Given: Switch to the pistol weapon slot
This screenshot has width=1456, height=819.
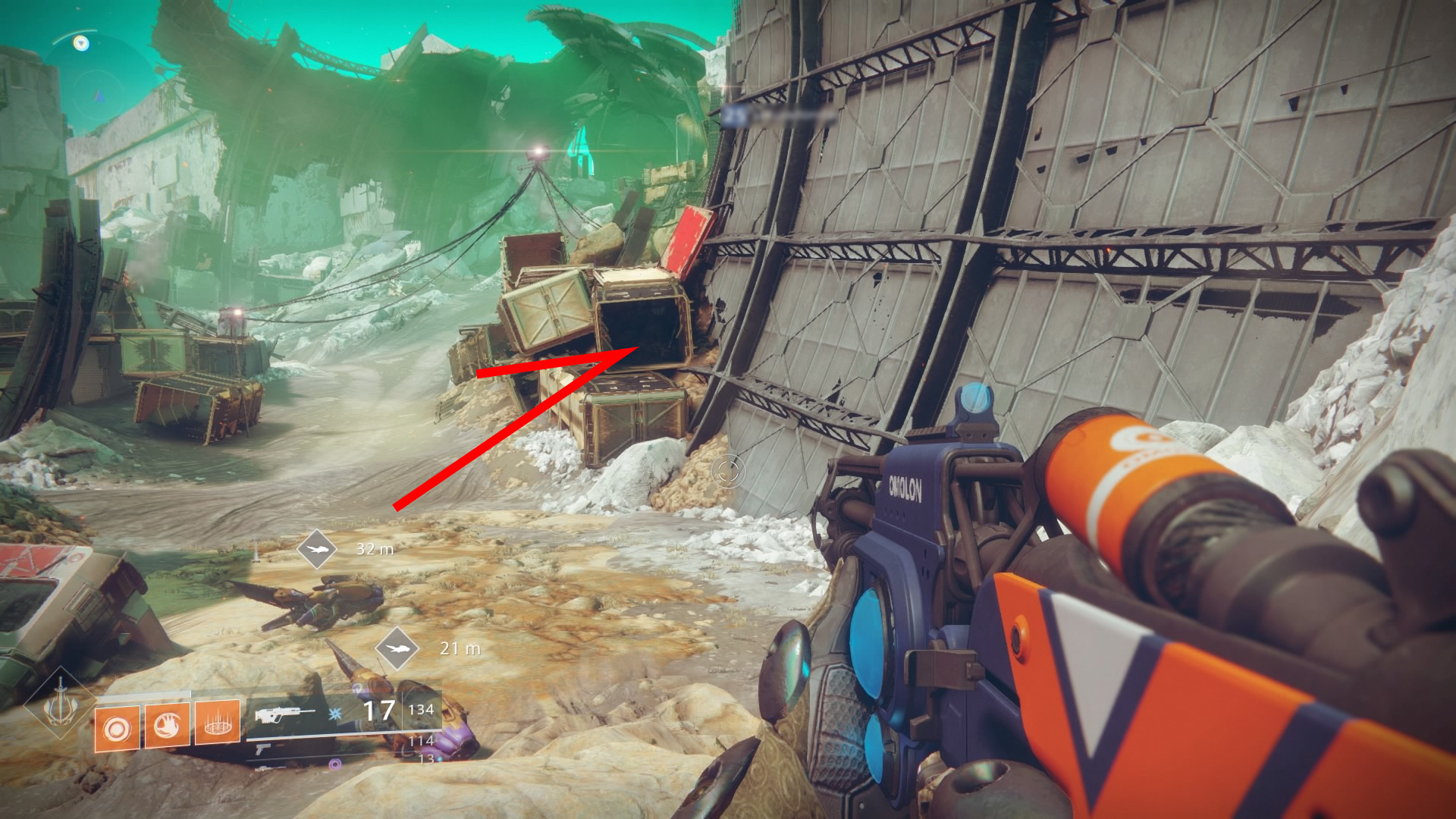Looking at the screenshot, I should point(262,750).
